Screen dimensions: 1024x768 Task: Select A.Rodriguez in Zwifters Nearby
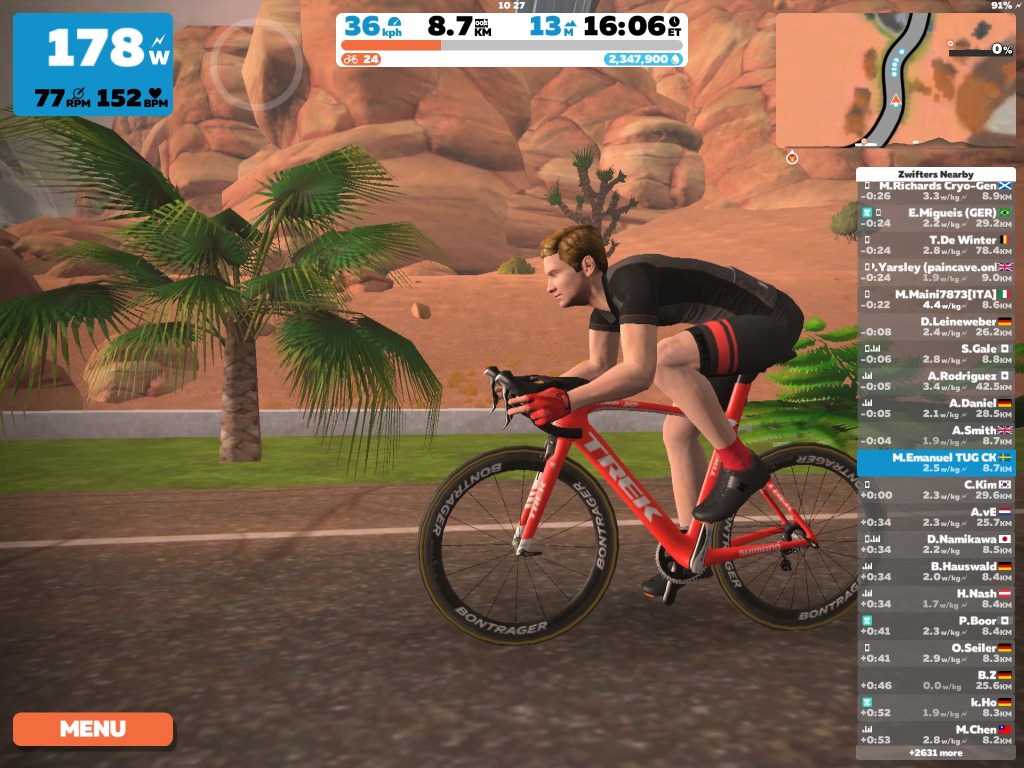click(x=935, y=381)
